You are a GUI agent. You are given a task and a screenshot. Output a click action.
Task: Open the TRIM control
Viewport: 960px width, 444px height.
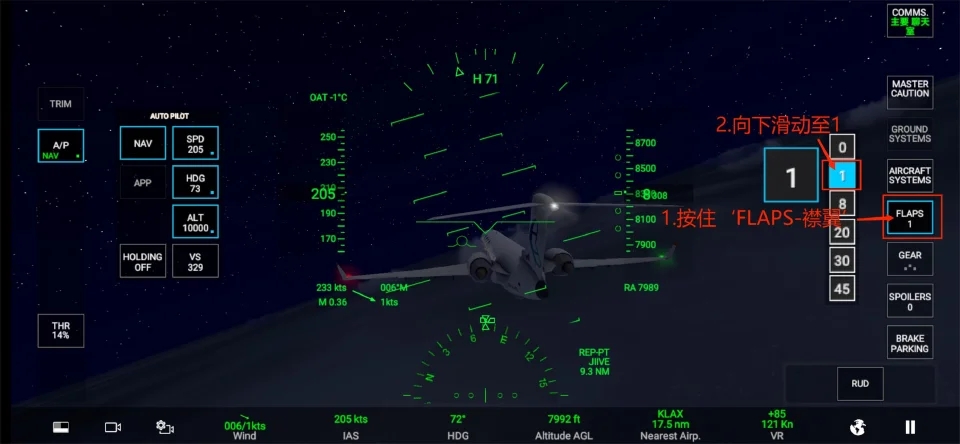61,104
